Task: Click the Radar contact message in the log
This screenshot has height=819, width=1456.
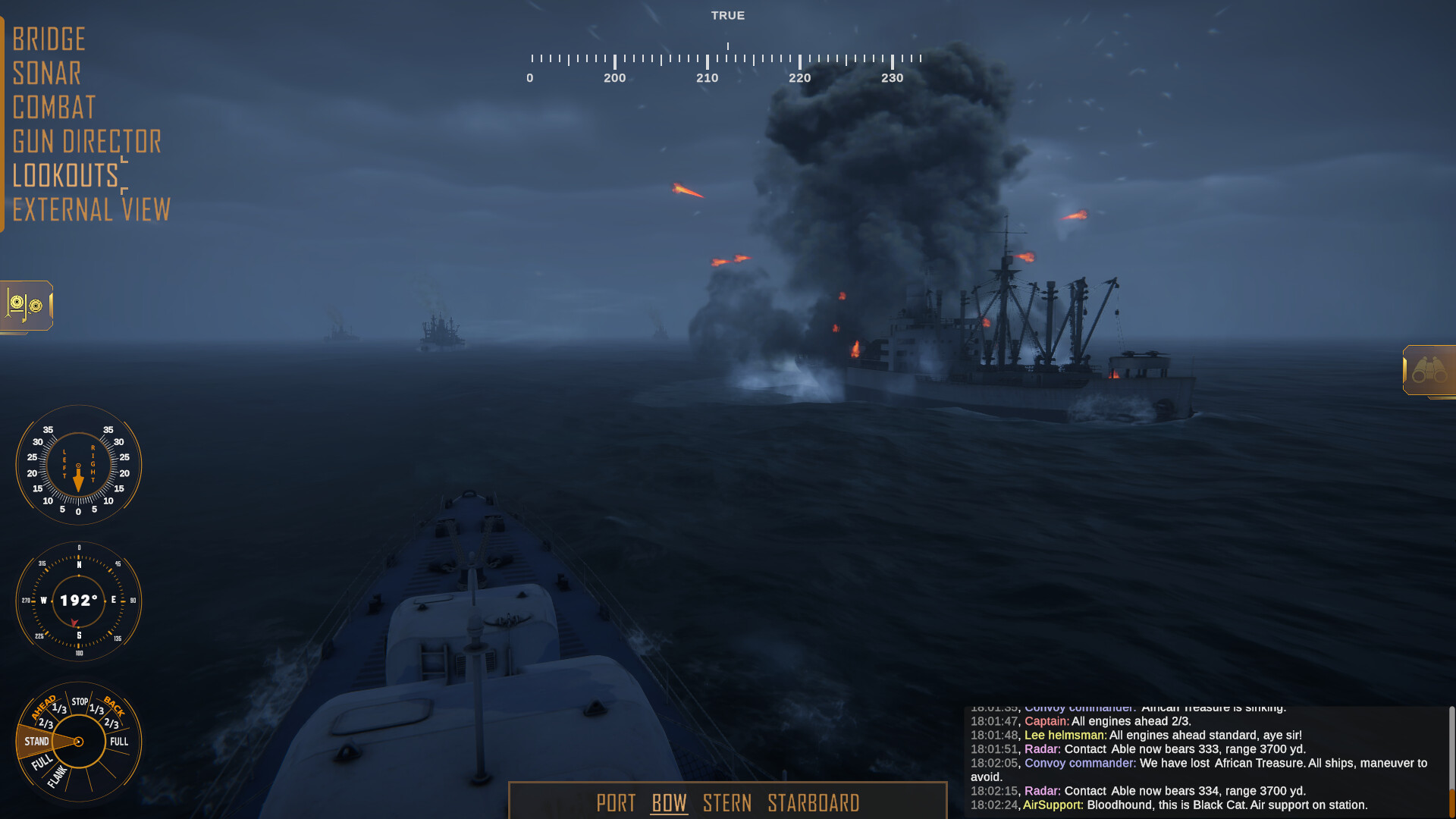Action: (x=1137, y=748)
